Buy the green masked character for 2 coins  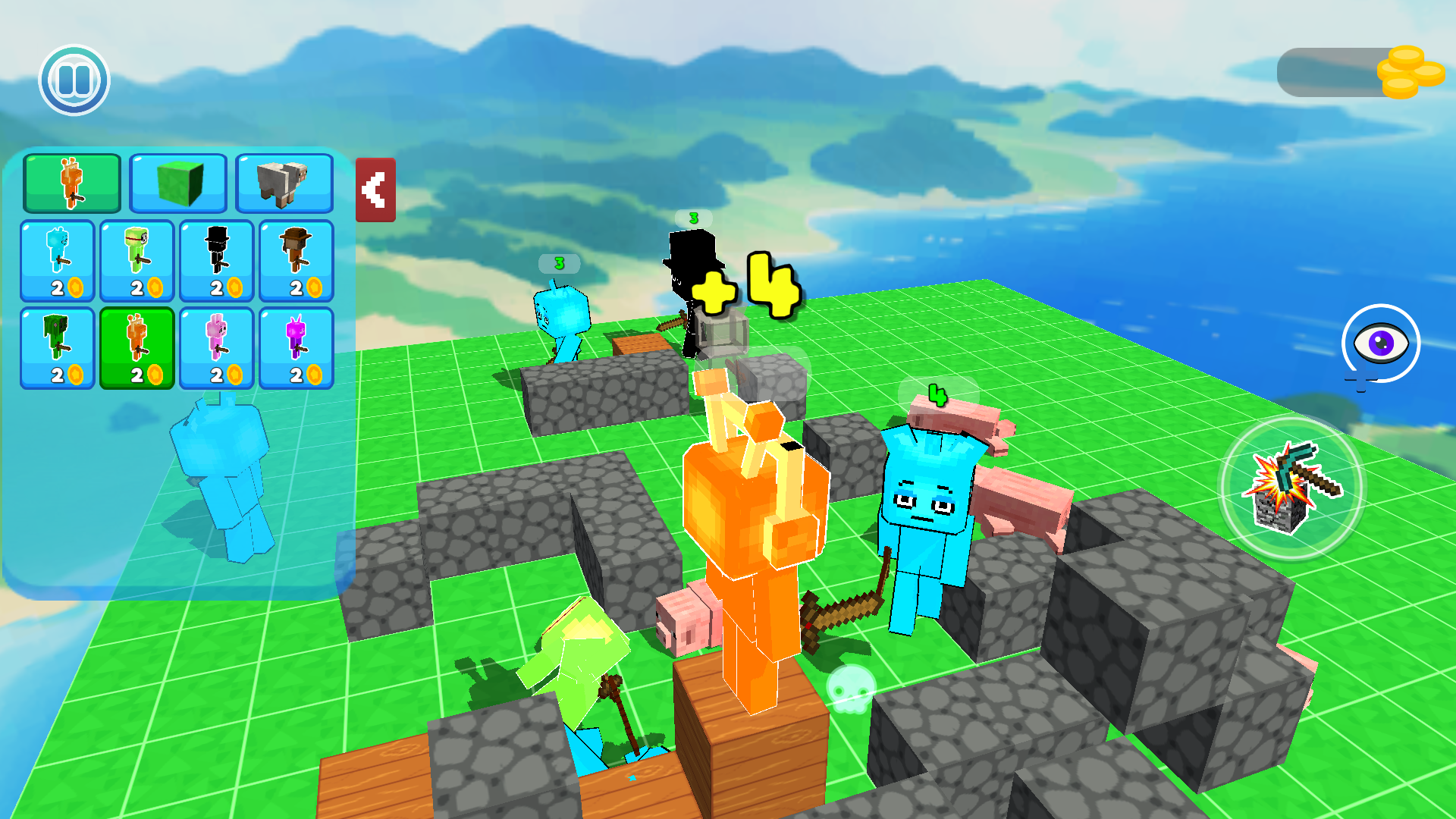[x=136, y=260]
